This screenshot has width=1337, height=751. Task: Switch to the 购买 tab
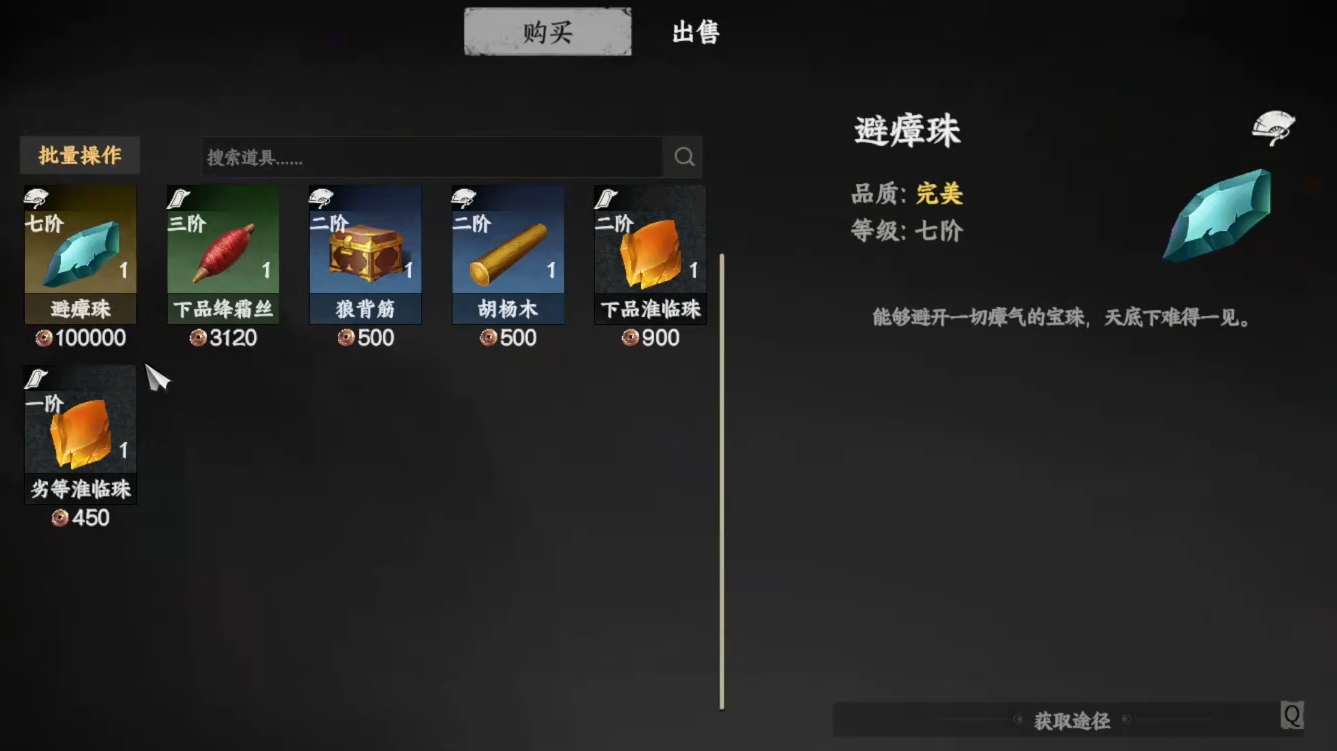coord(546,31)
